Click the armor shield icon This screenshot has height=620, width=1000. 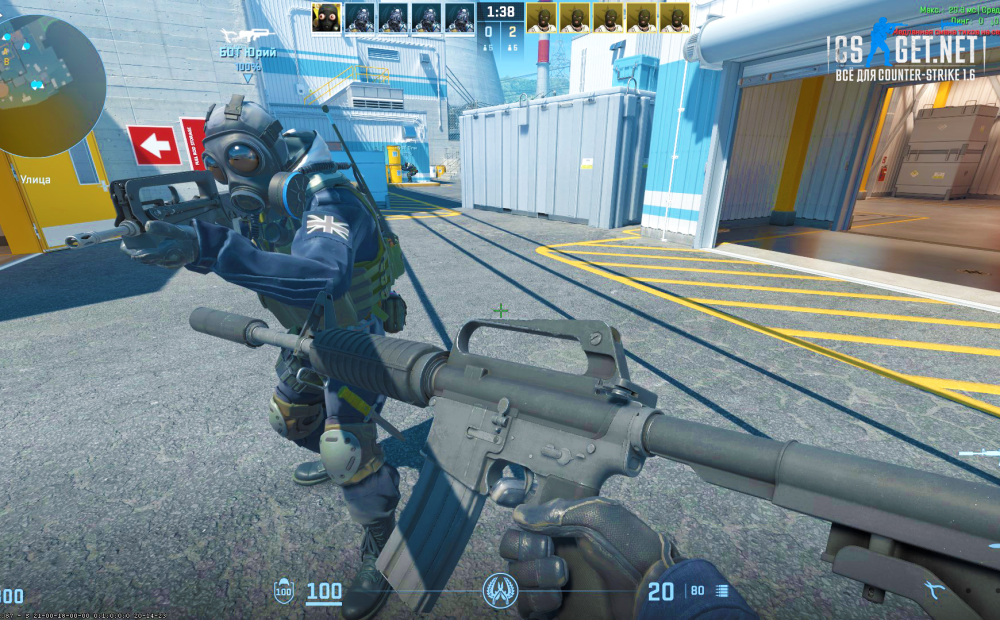coord(284,592)
